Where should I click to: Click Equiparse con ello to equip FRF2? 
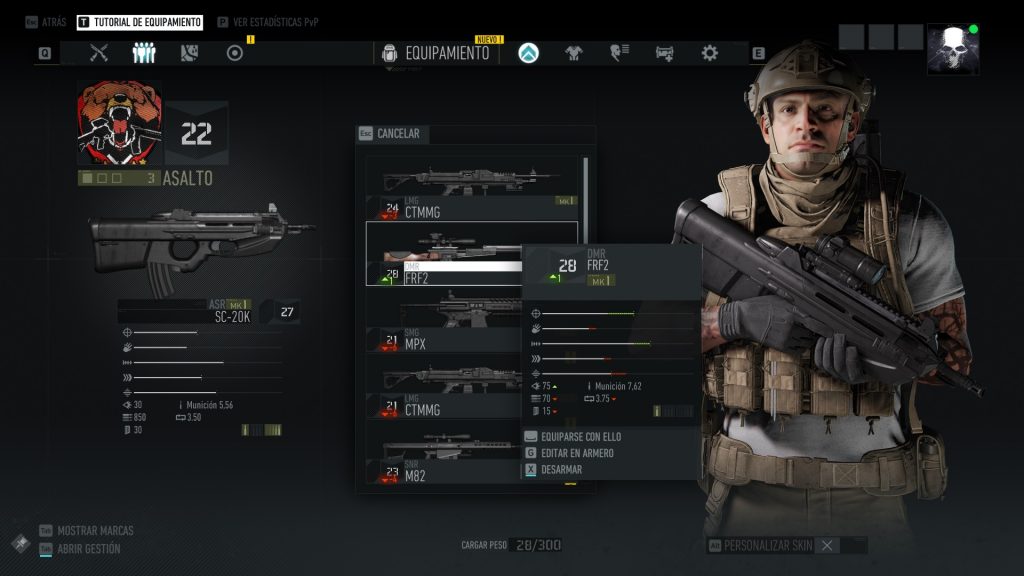580,437
